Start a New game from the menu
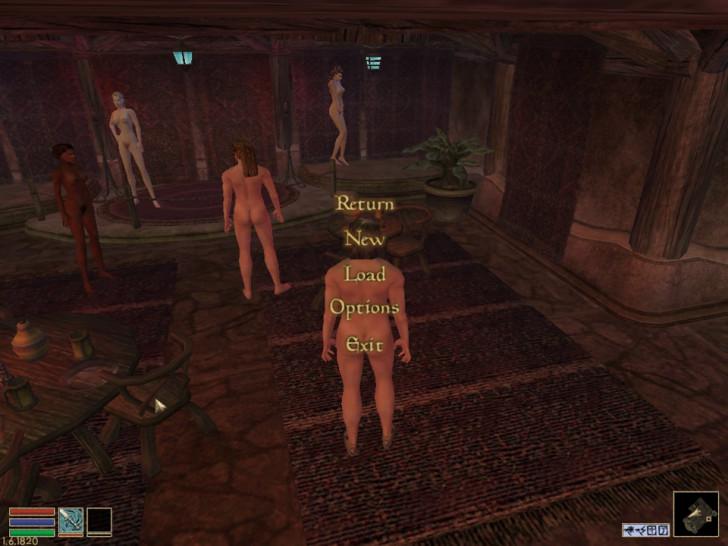This screenshot has width=728, height=546. tap(364, 238)
